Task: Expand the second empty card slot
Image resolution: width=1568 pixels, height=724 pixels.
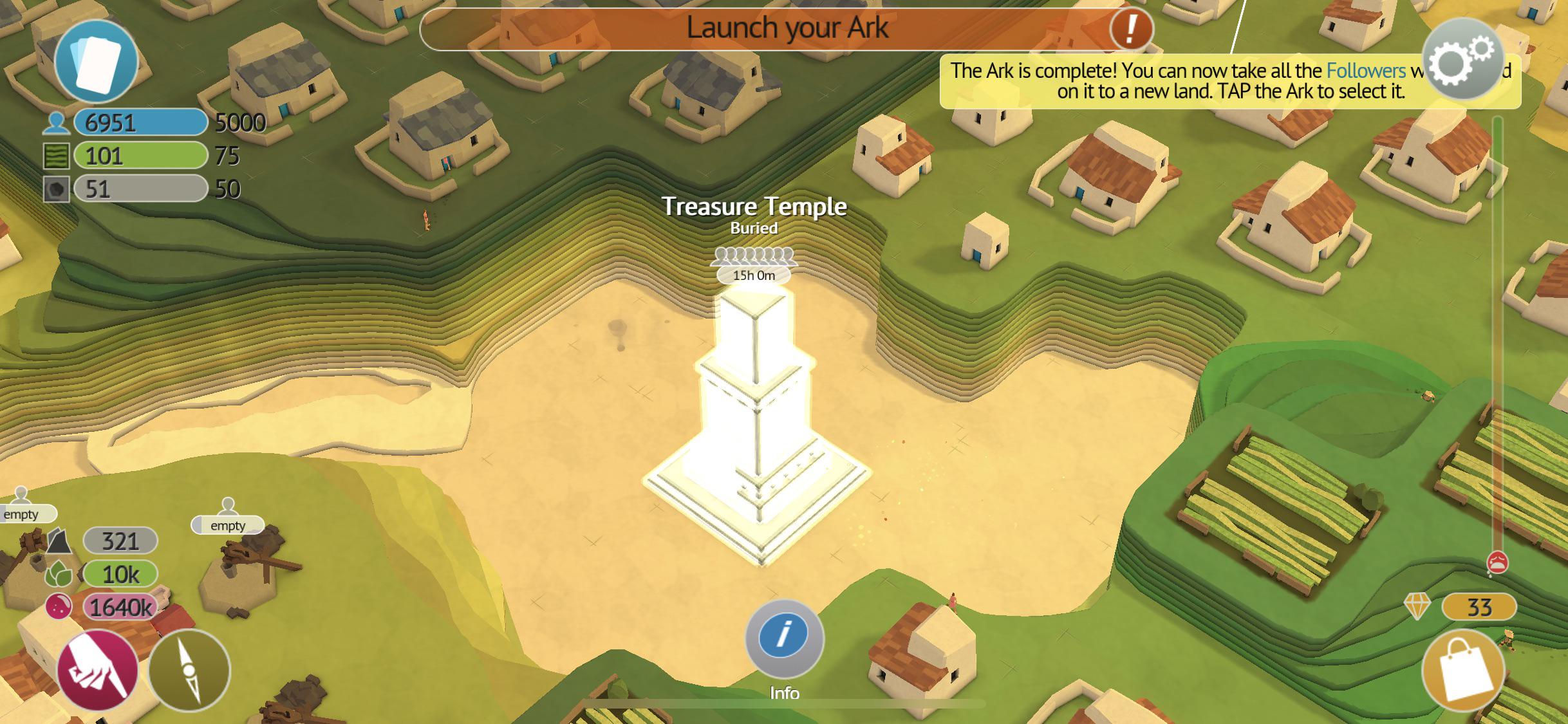Action: pos(229,525)
